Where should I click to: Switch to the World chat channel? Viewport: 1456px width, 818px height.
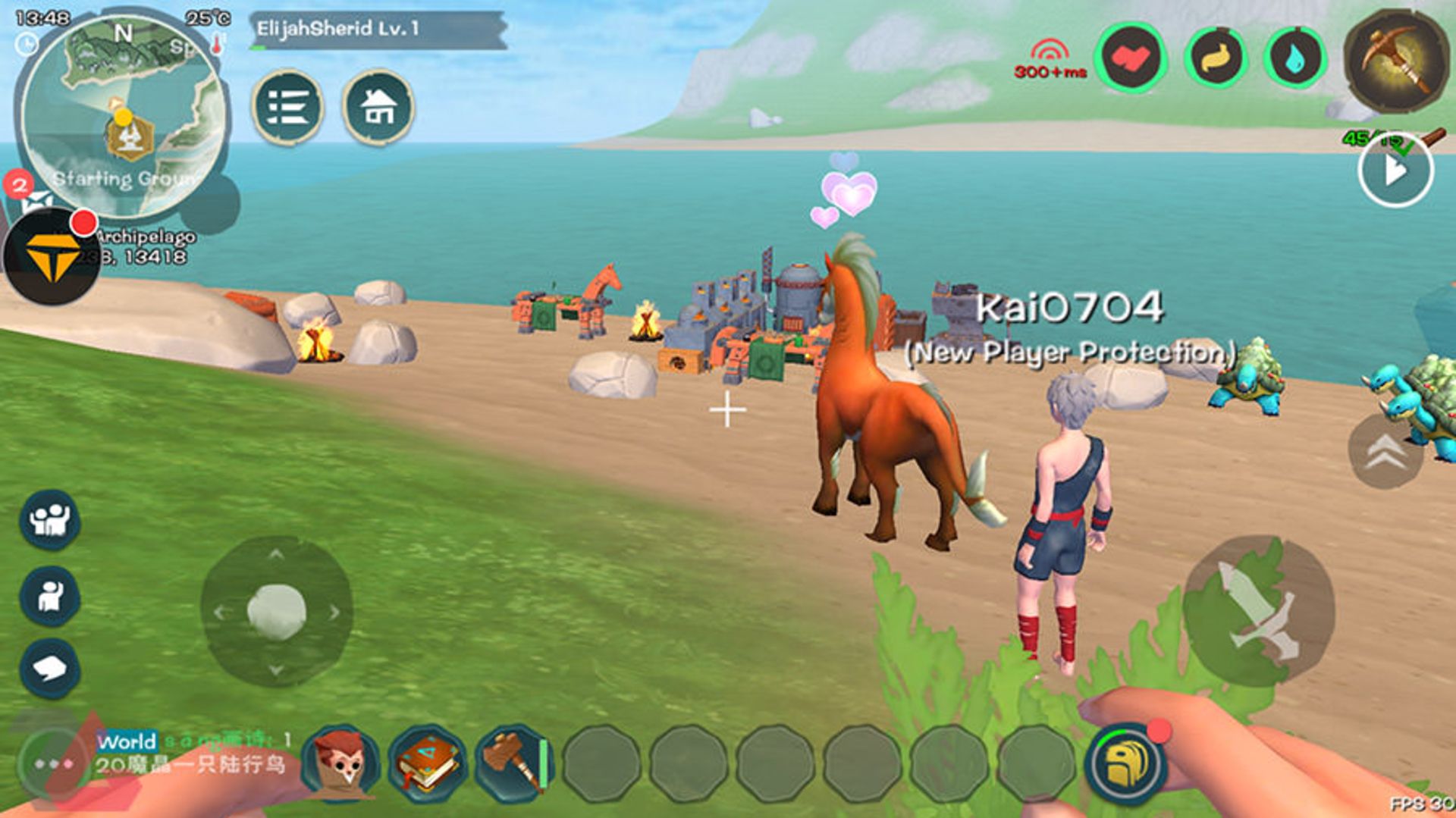pos(127,741)
